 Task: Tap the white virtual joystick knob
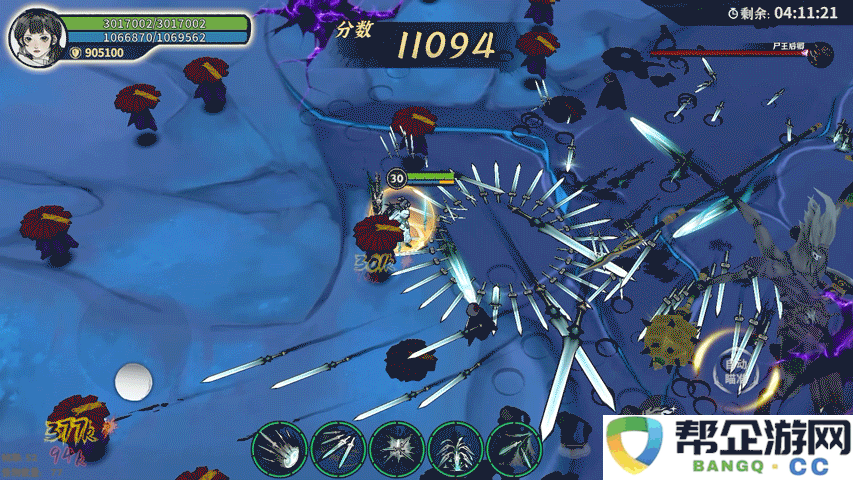pos(132,382)
